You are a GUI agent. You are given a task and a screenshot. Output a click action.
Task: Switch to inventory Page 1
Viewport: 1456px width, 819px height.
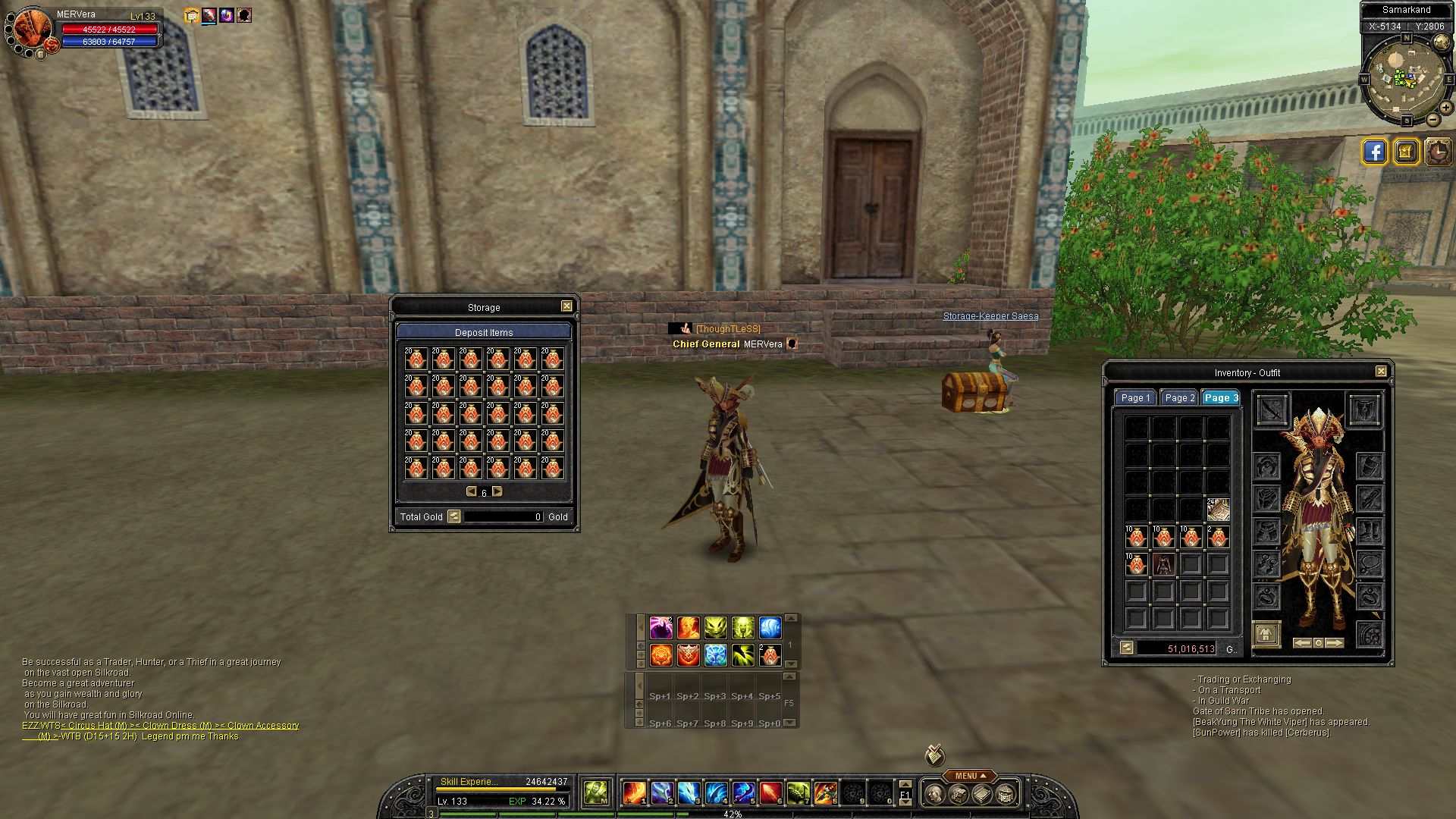1135,398
